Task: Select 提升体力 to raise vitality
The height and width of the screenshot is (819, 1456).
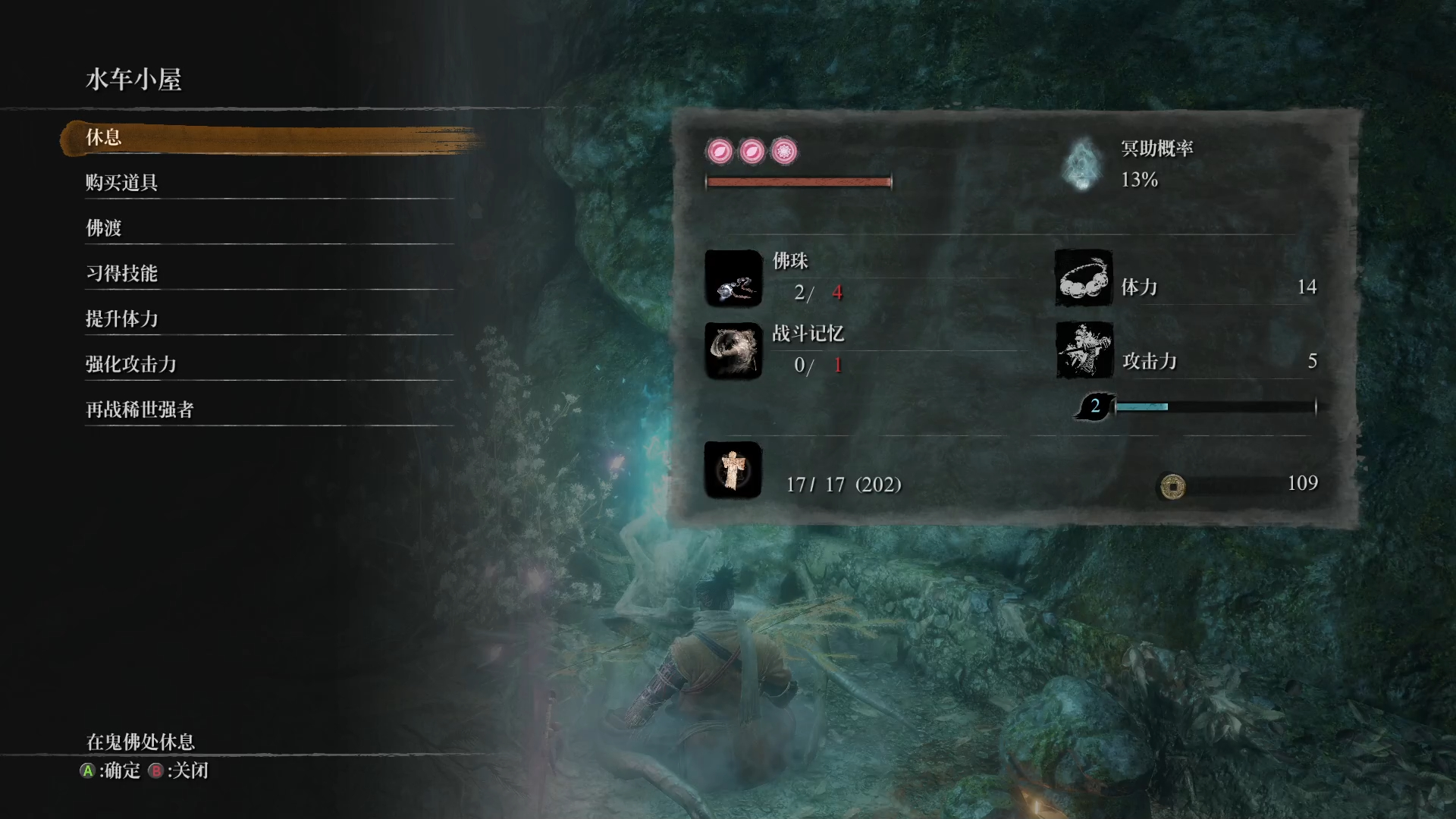Action: [121, 319]
